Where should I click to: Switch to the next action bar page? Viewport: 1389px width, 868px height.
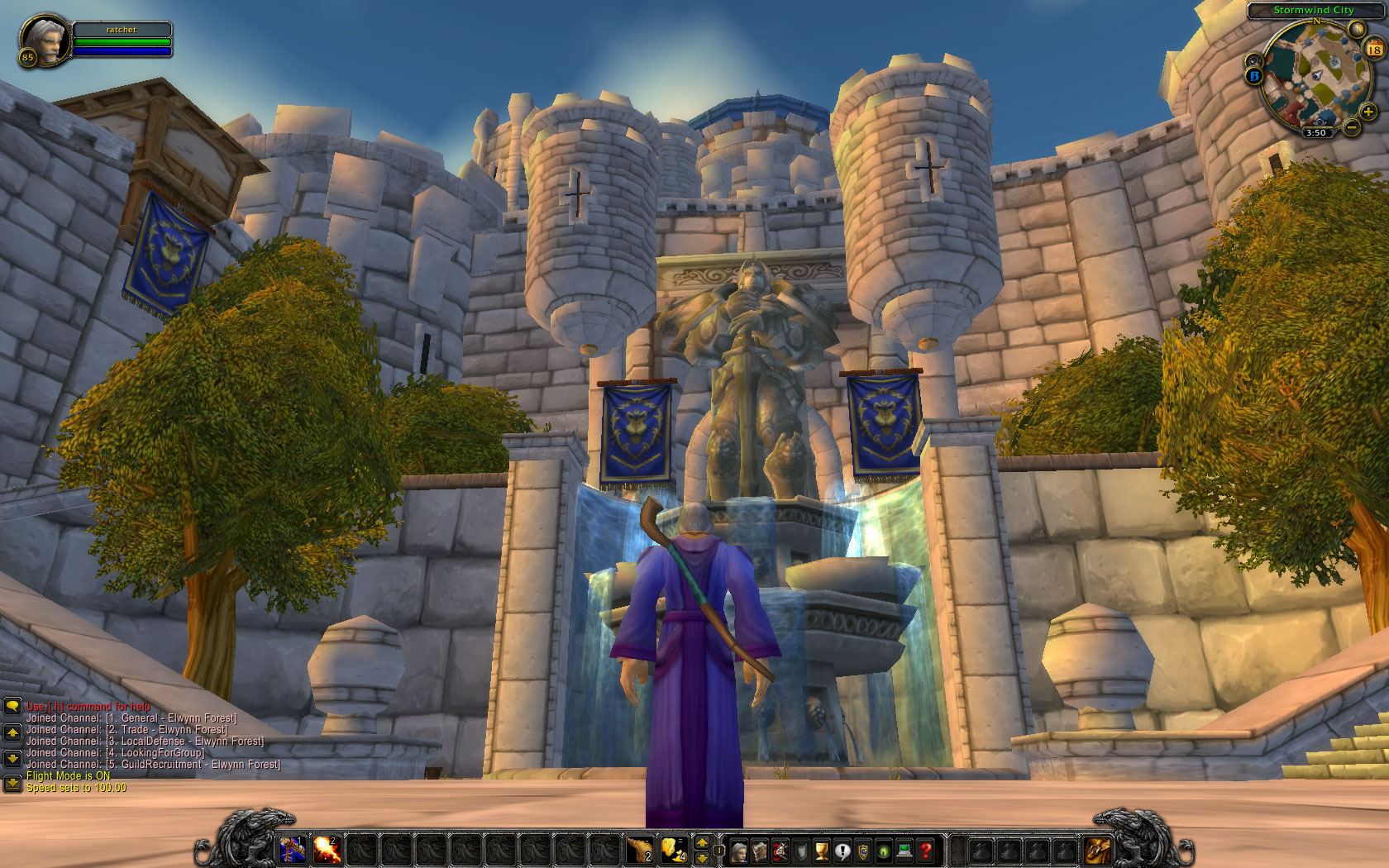pyautogui.click(x=702, y=842)
